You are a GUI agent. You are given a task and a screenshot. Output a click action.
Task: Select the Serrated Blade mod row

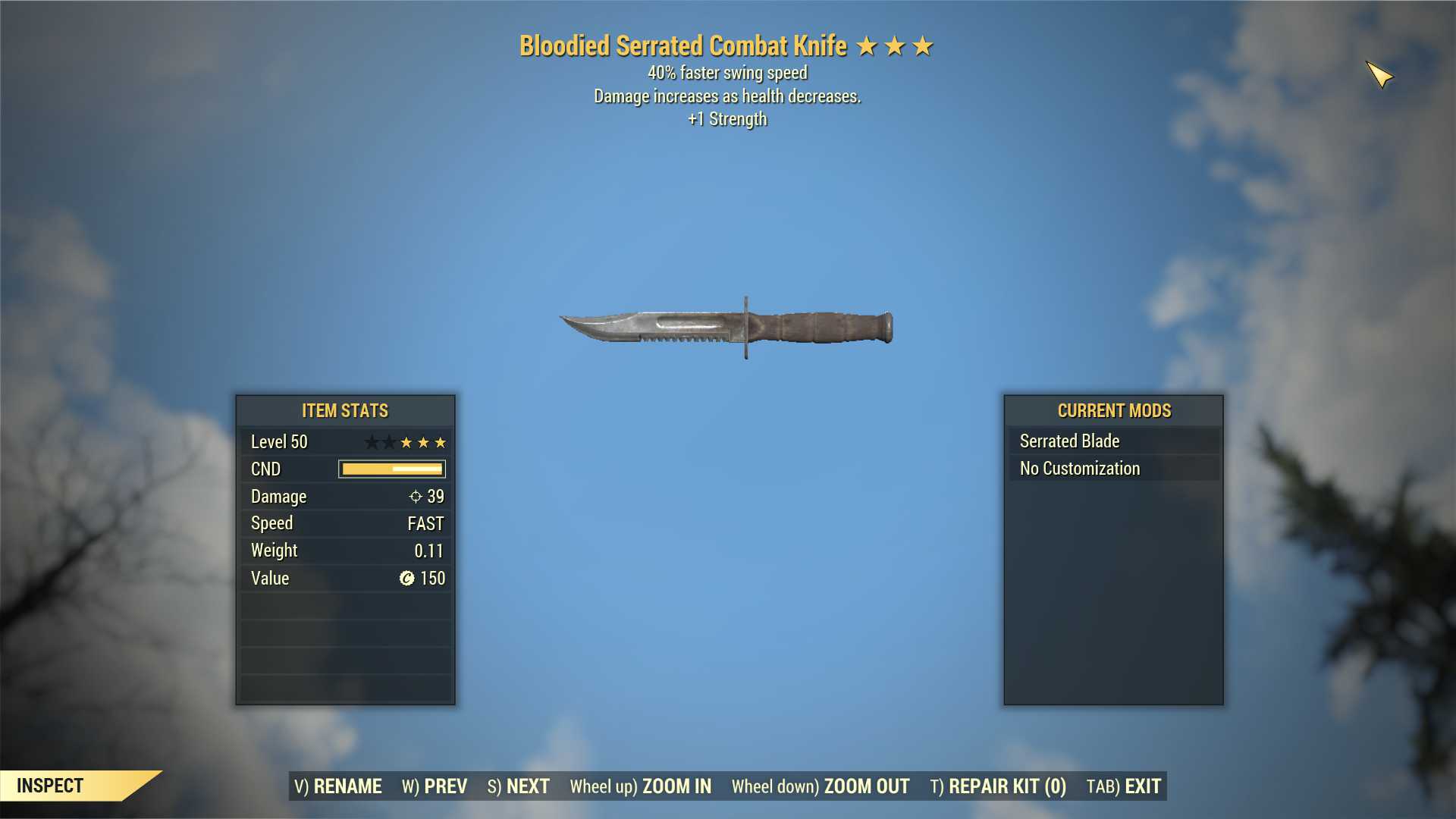point(1113,441)
